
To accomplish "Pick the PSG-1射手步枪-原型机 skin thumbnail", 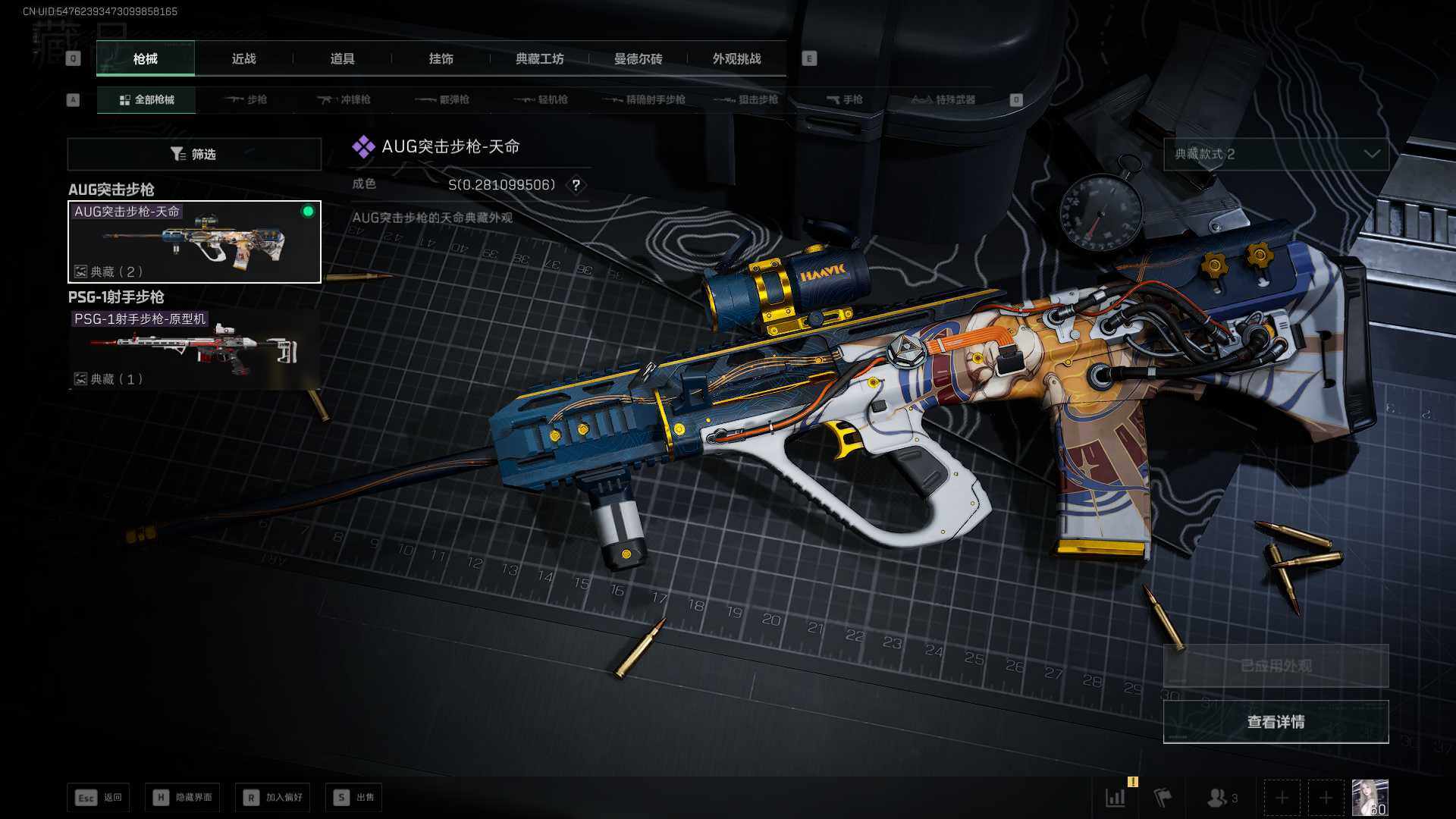I will 194,350.
